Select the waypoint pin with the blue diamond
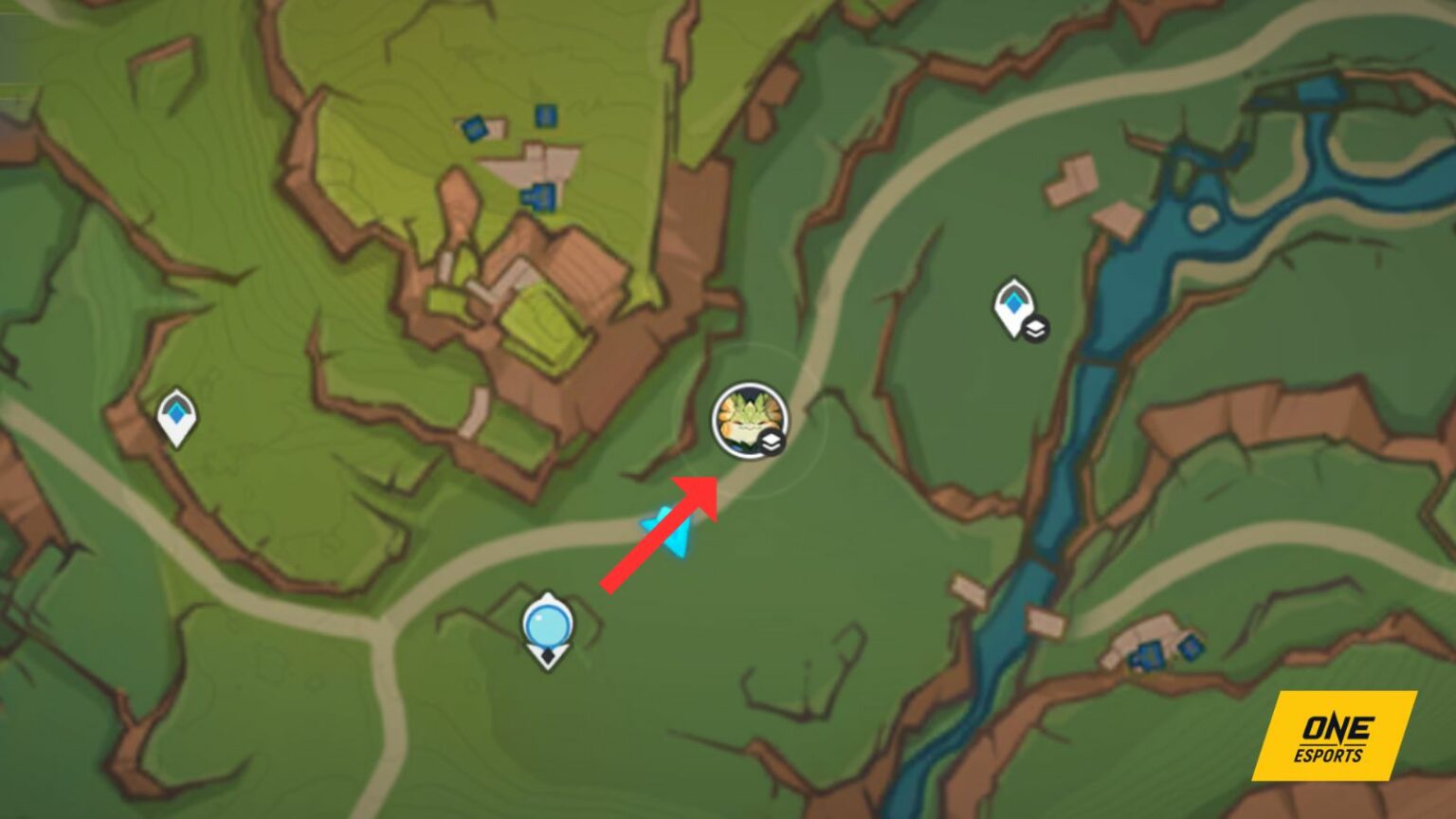Screen dimensions: 1456x819 tap(1011, 305)
